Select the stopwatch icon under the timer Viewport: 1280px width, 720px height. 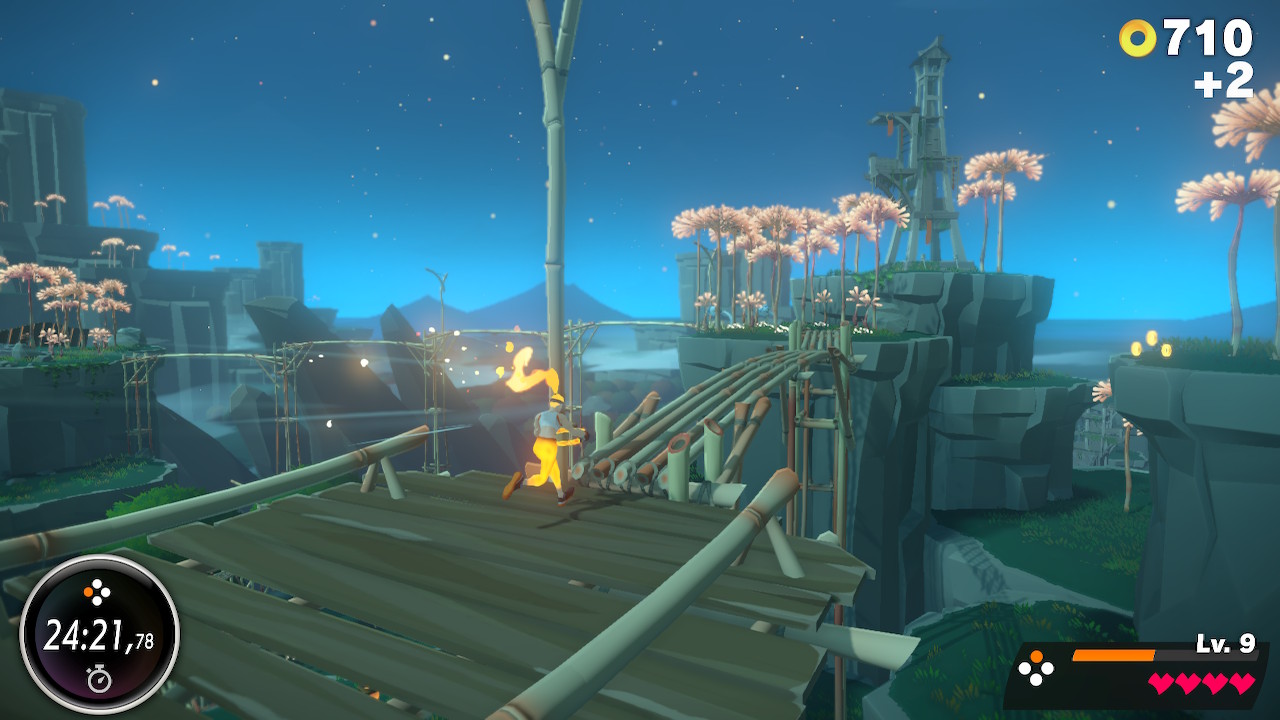99,680
